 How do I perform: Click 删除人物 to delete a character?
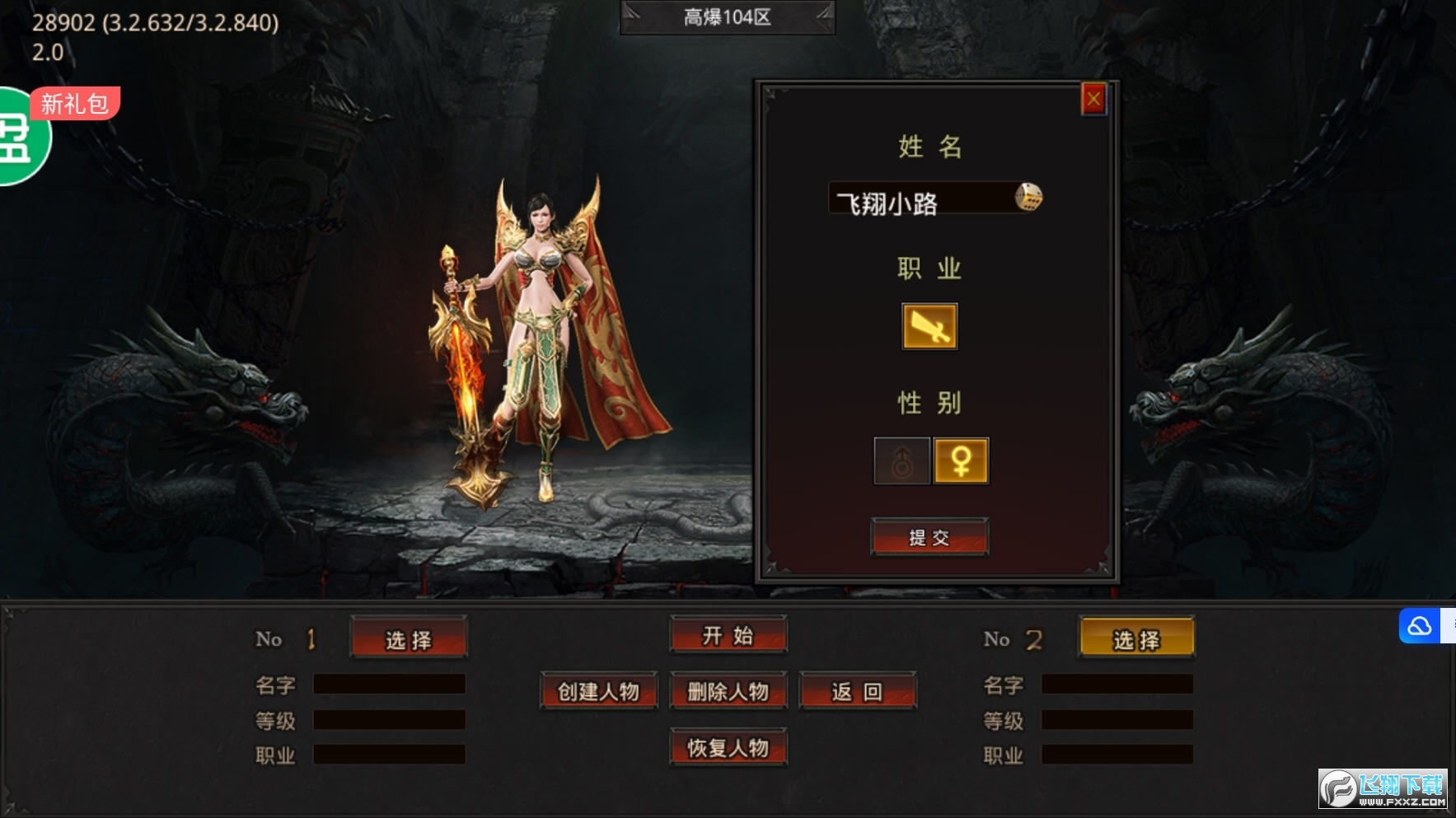pos(728,691)
